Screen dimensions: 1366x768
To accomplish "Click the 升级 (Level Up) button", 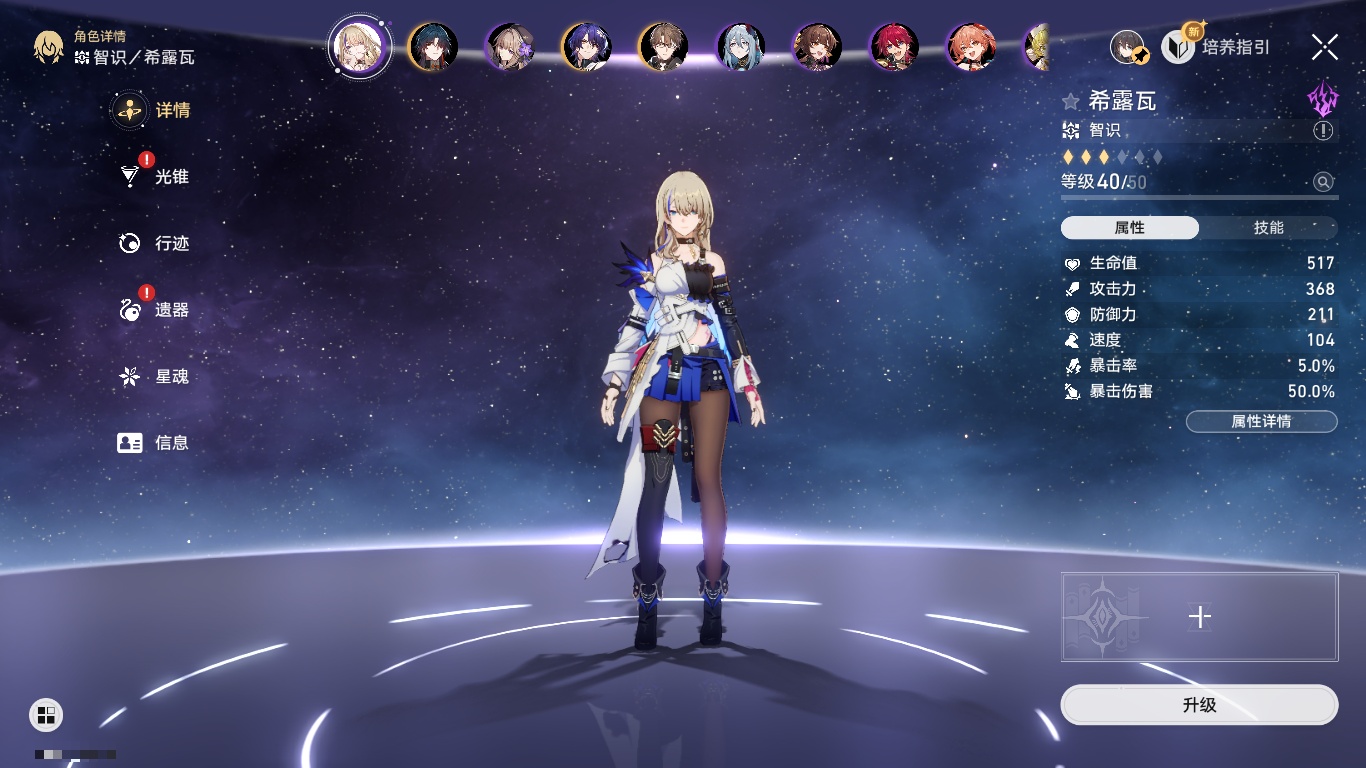I will 1199,705.
